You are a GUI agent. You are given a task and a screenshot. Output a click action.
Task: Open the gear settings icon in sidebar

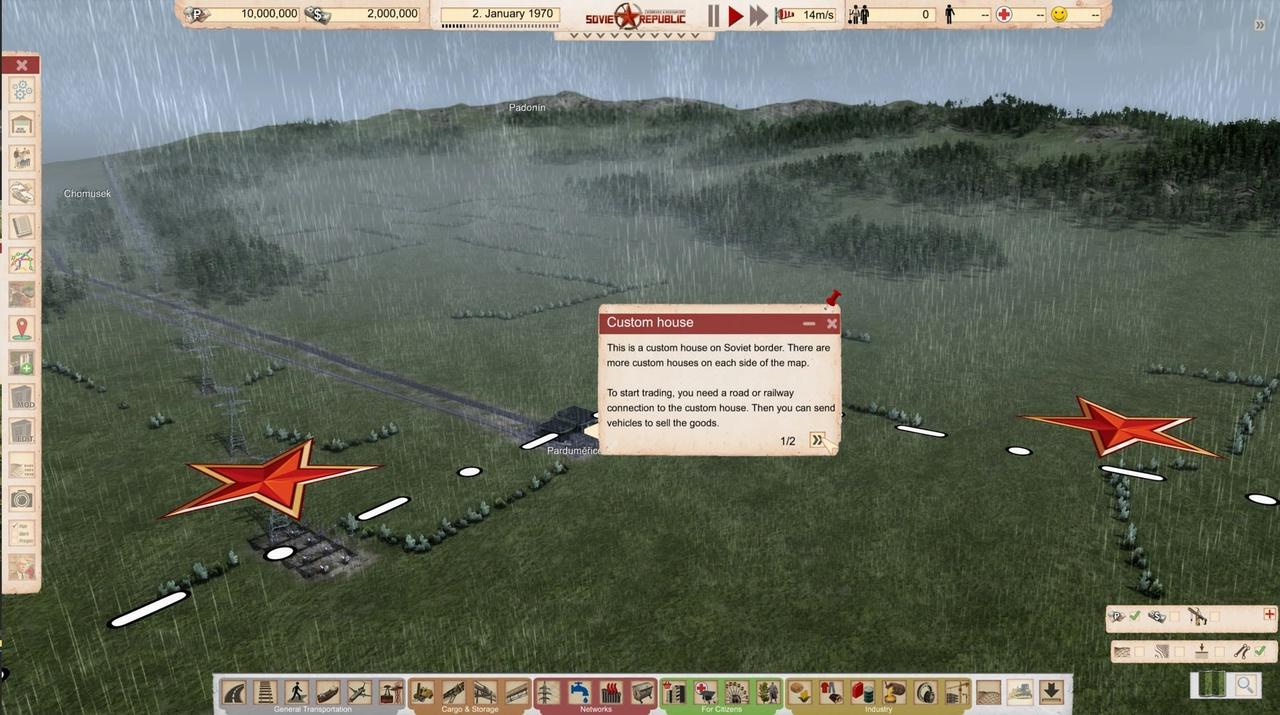[22, 90]
